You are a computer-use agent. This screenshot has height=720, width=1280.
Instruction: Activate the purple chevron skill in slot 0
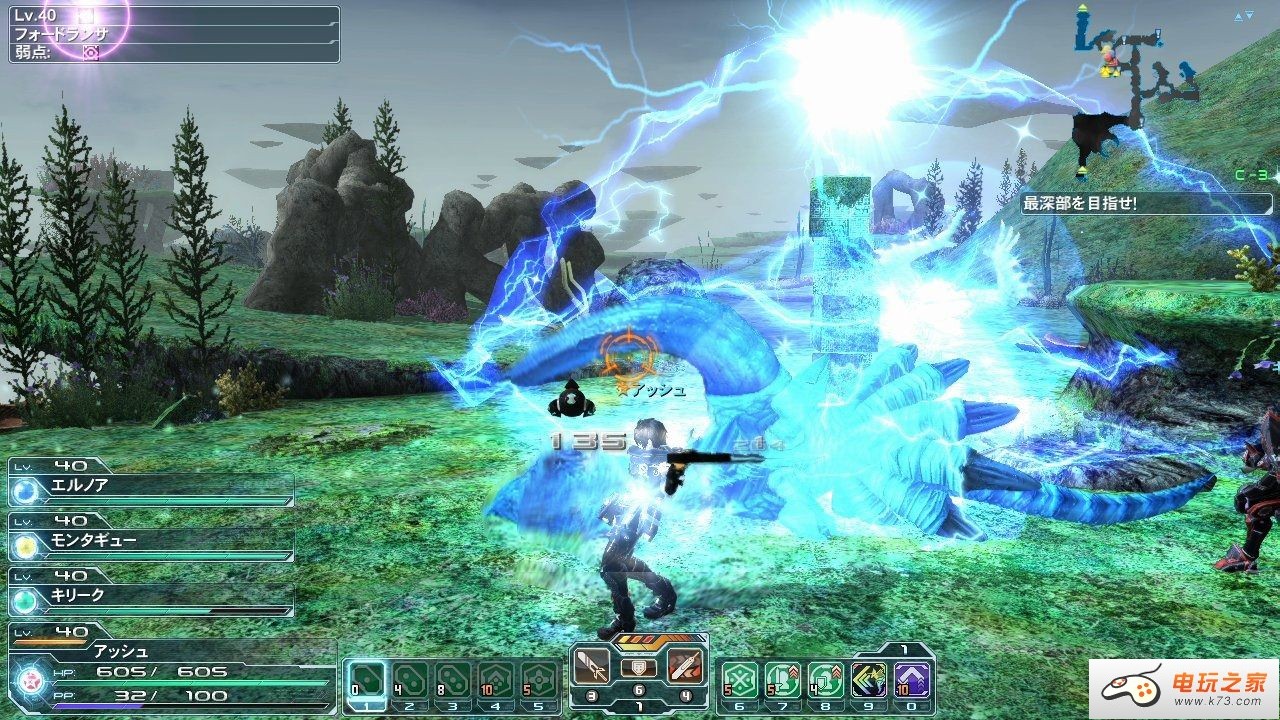914,680
